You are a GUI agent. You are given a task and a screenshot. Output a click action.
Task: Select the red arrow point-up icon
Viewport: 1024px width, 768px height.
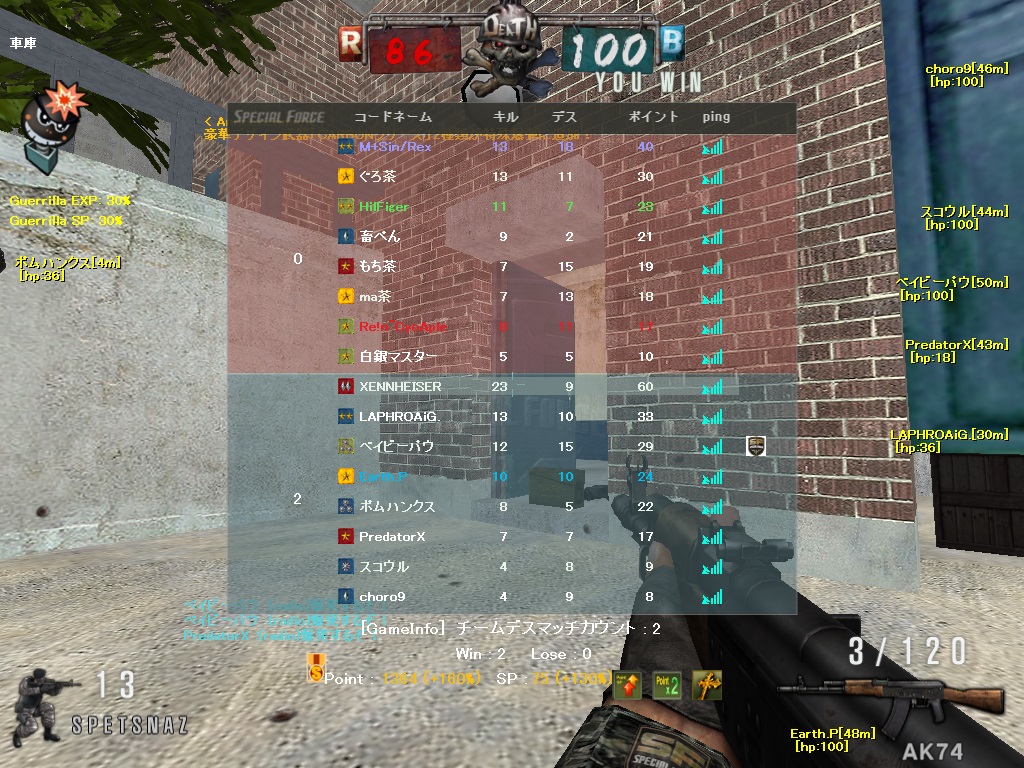point(627,684)
